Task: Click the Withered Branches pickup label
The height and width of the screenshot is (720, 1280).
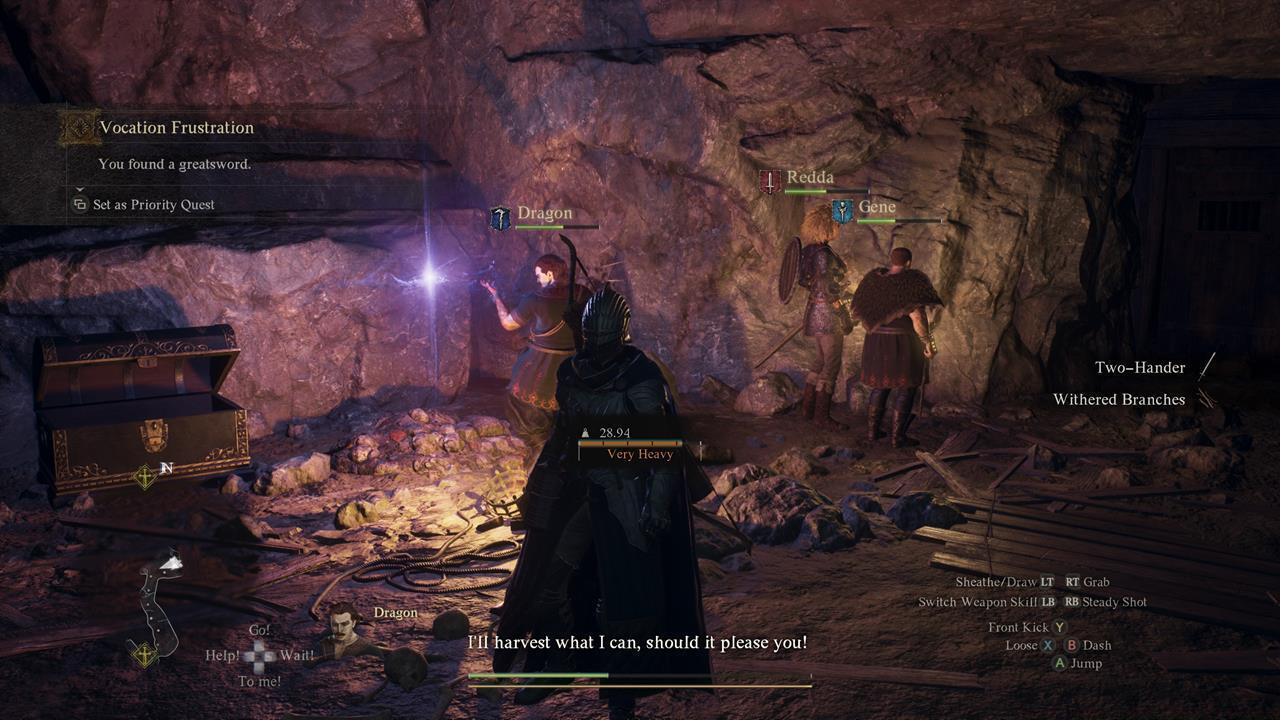Action: (x=1121, y=399)
